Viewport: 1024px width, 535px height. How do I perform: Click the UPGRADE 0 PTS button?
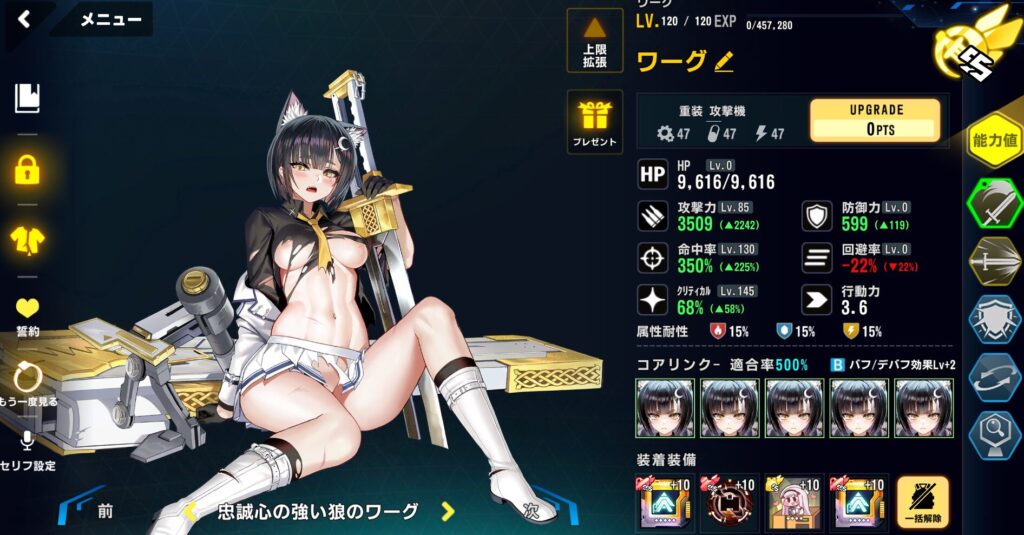(874, 121)
